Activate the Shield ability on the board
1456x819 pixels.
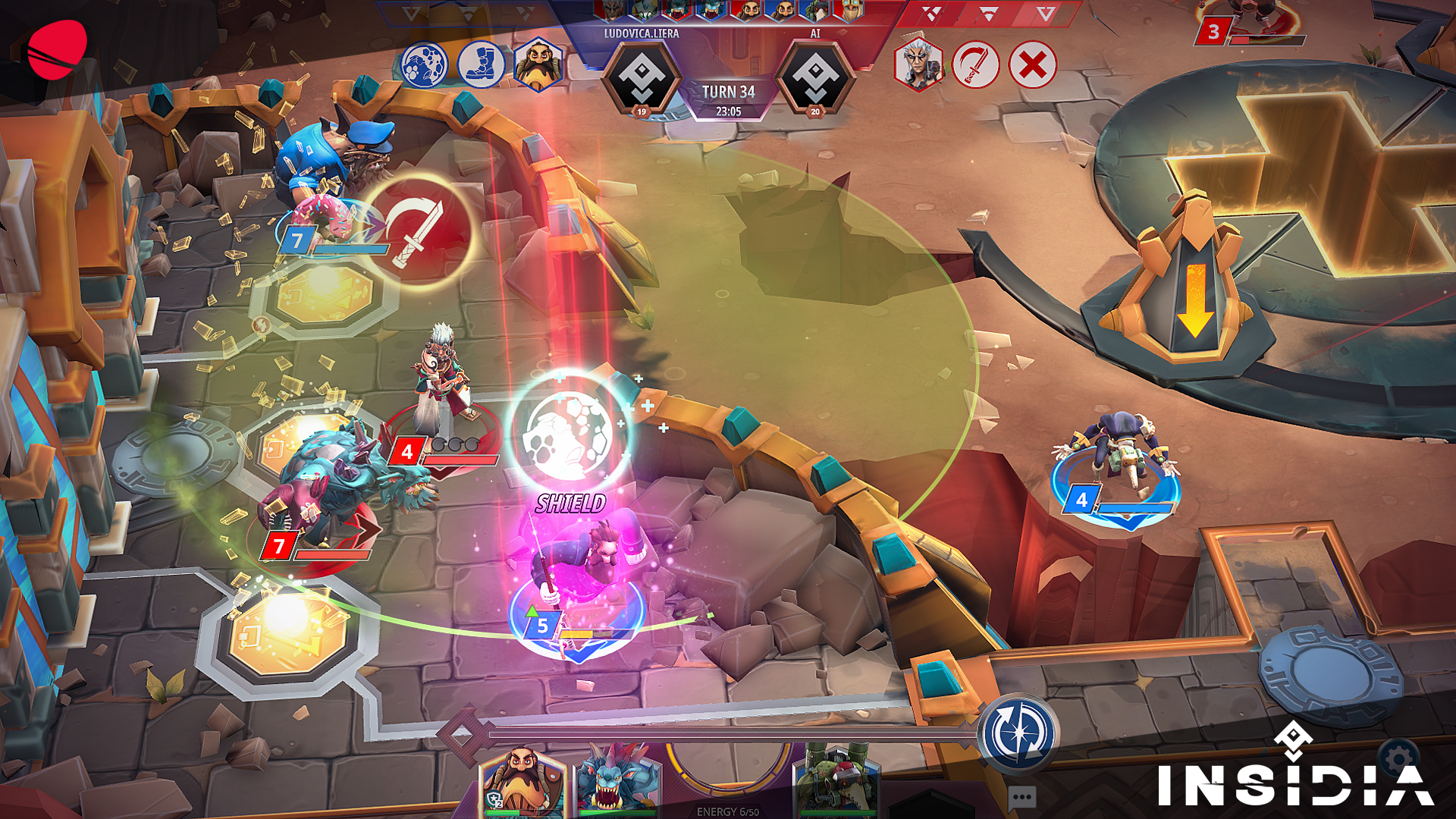pyautogui.click(x=570, y=431)
